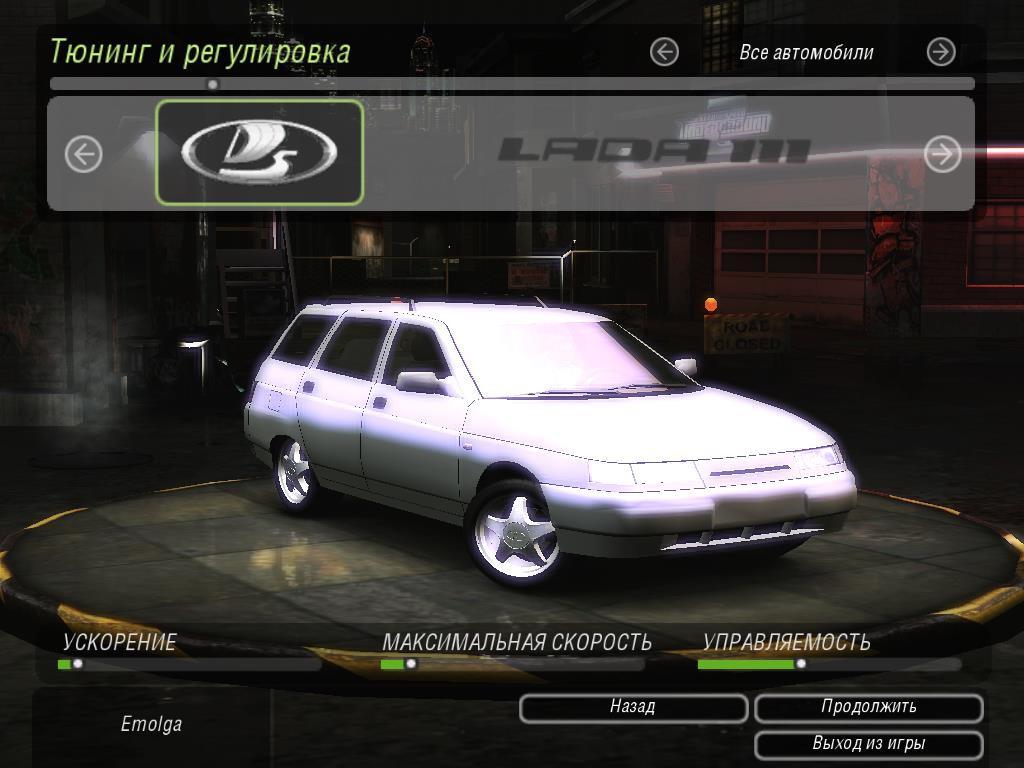Click Продолжить to continue
This screenshot has width=1024, height=768.
click(868, 708)
